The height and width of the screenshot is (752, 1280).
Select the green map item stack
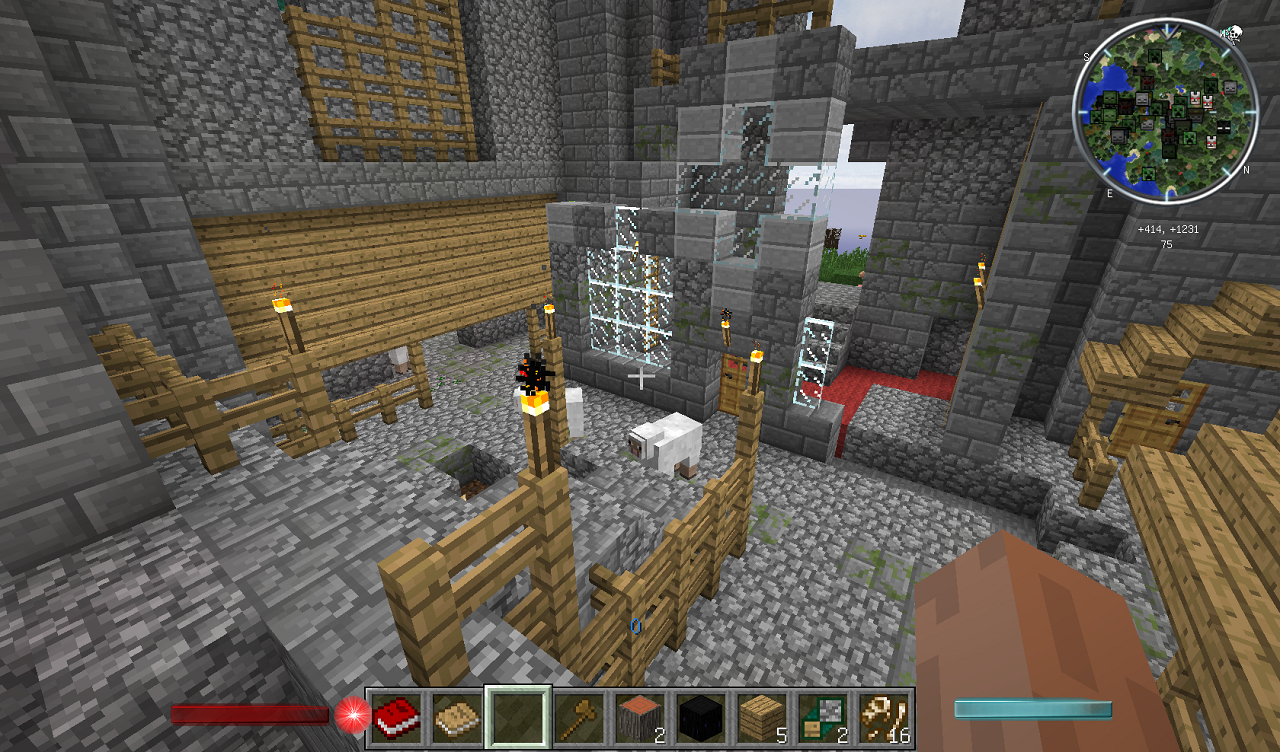pos(822,717)
